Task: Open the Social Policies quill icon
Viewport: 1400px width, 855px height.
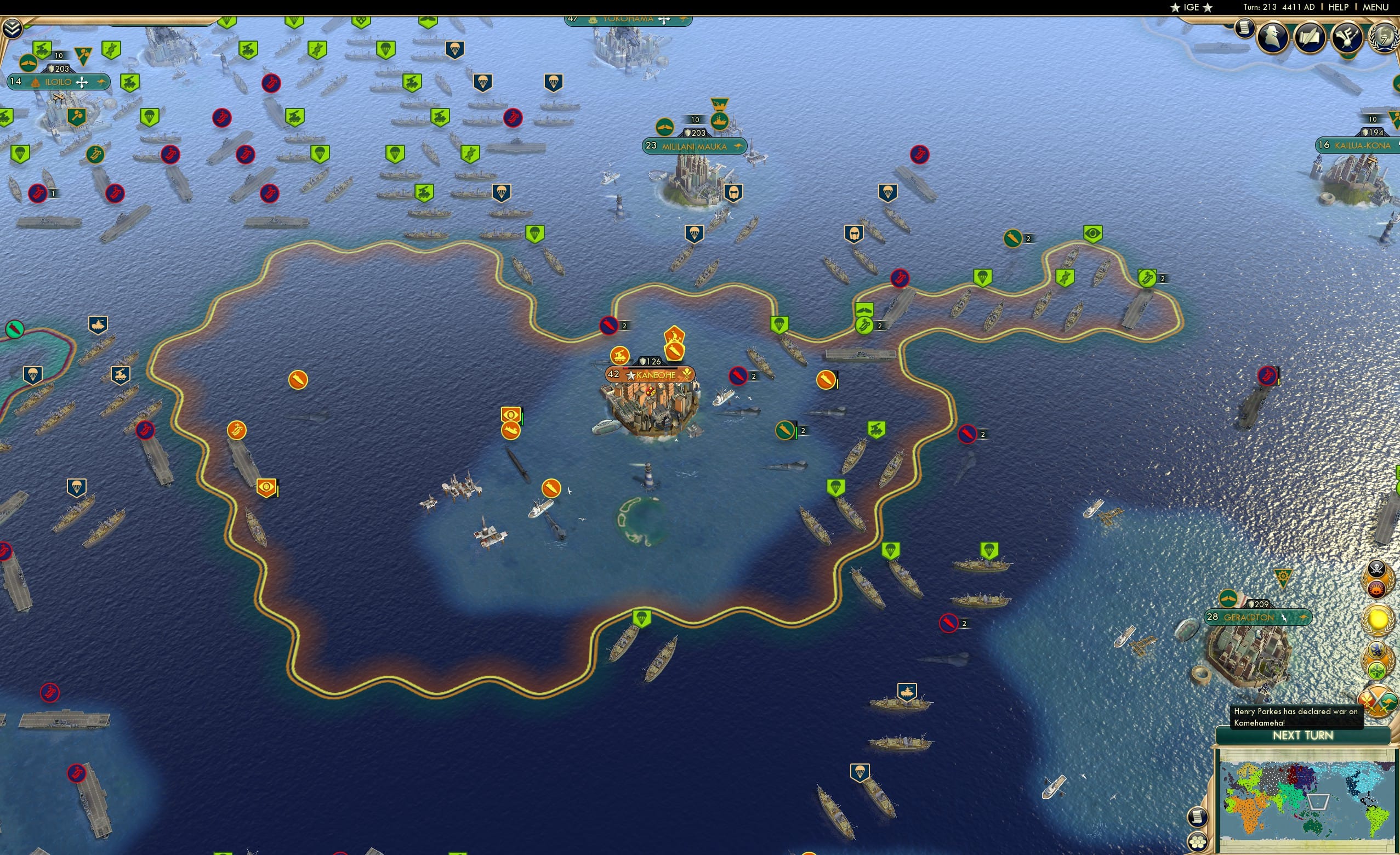Action: pos(1310,37)
